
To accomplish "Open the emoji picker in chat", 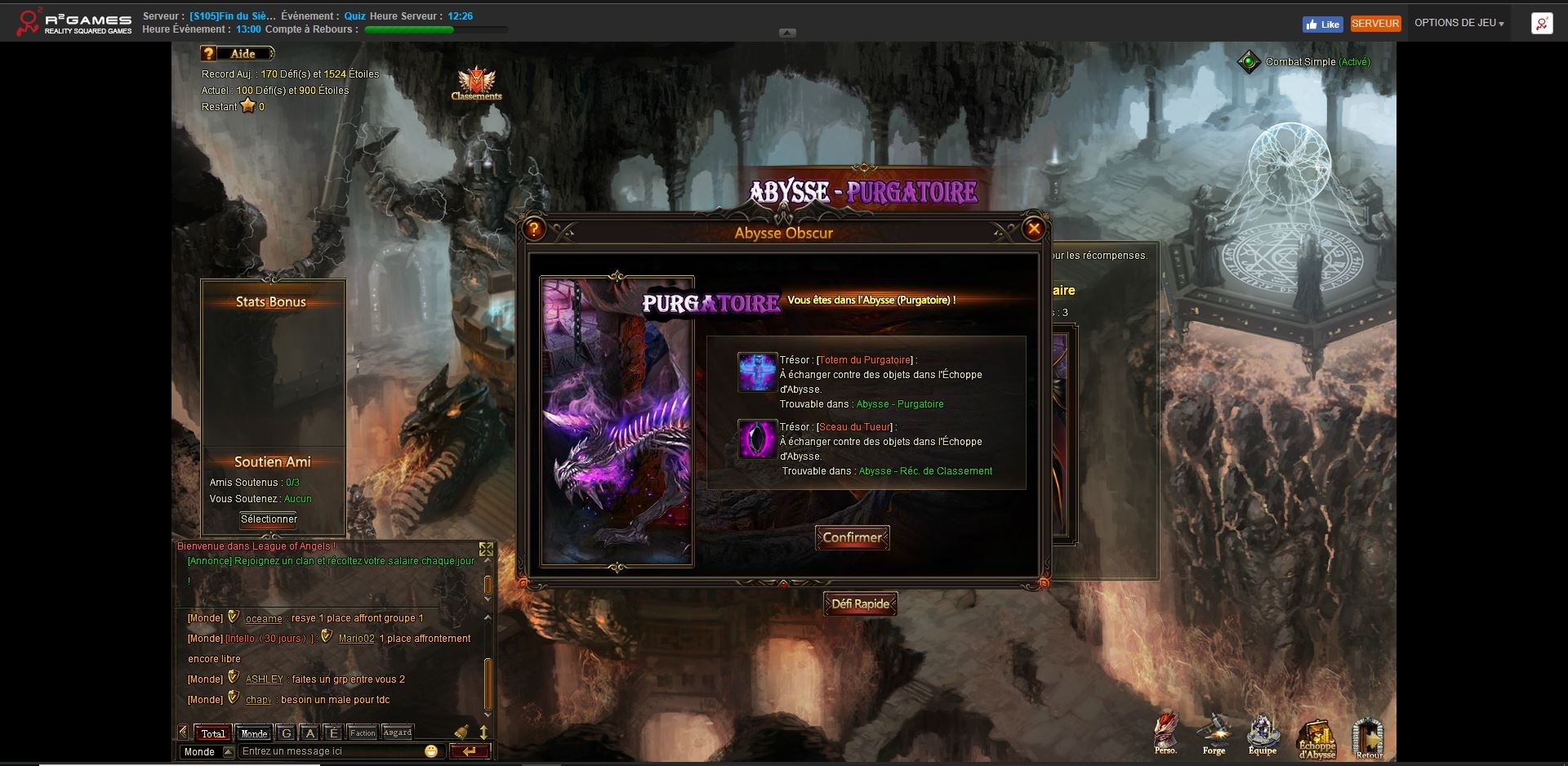I will coord(431,751).
